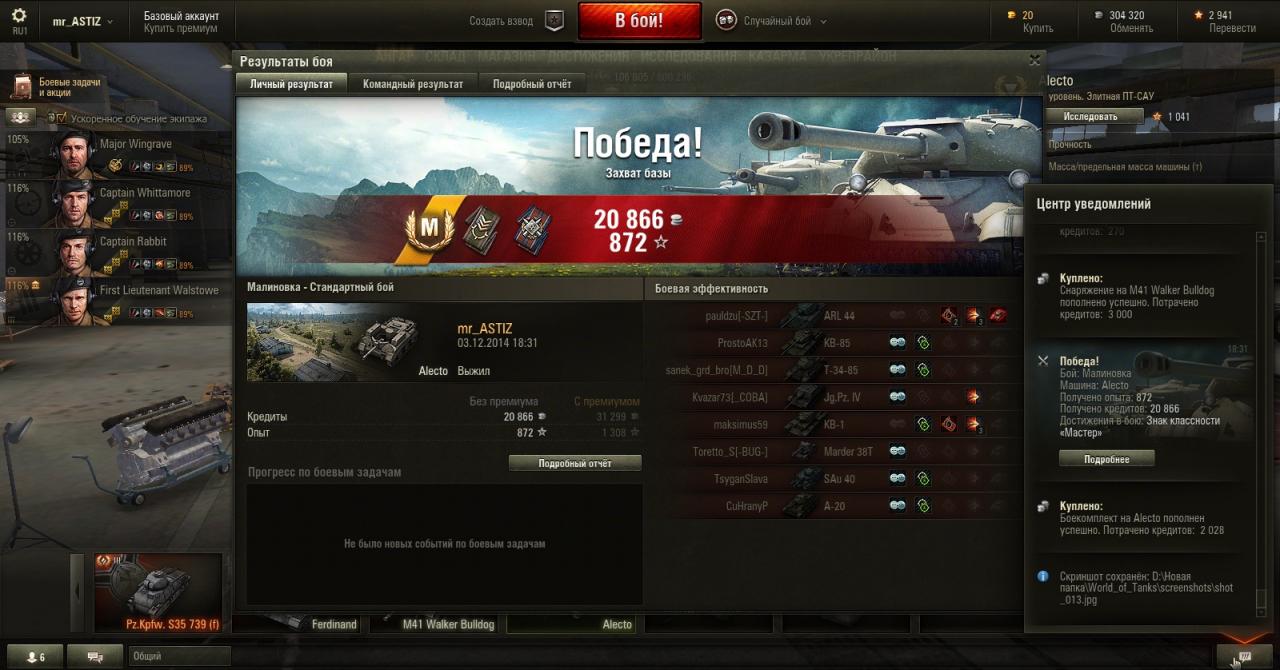1280x670 pixels.
Task: Select the Pz.Kpfw. S35 739 (f) tank tile
Action: pos(158,592)
